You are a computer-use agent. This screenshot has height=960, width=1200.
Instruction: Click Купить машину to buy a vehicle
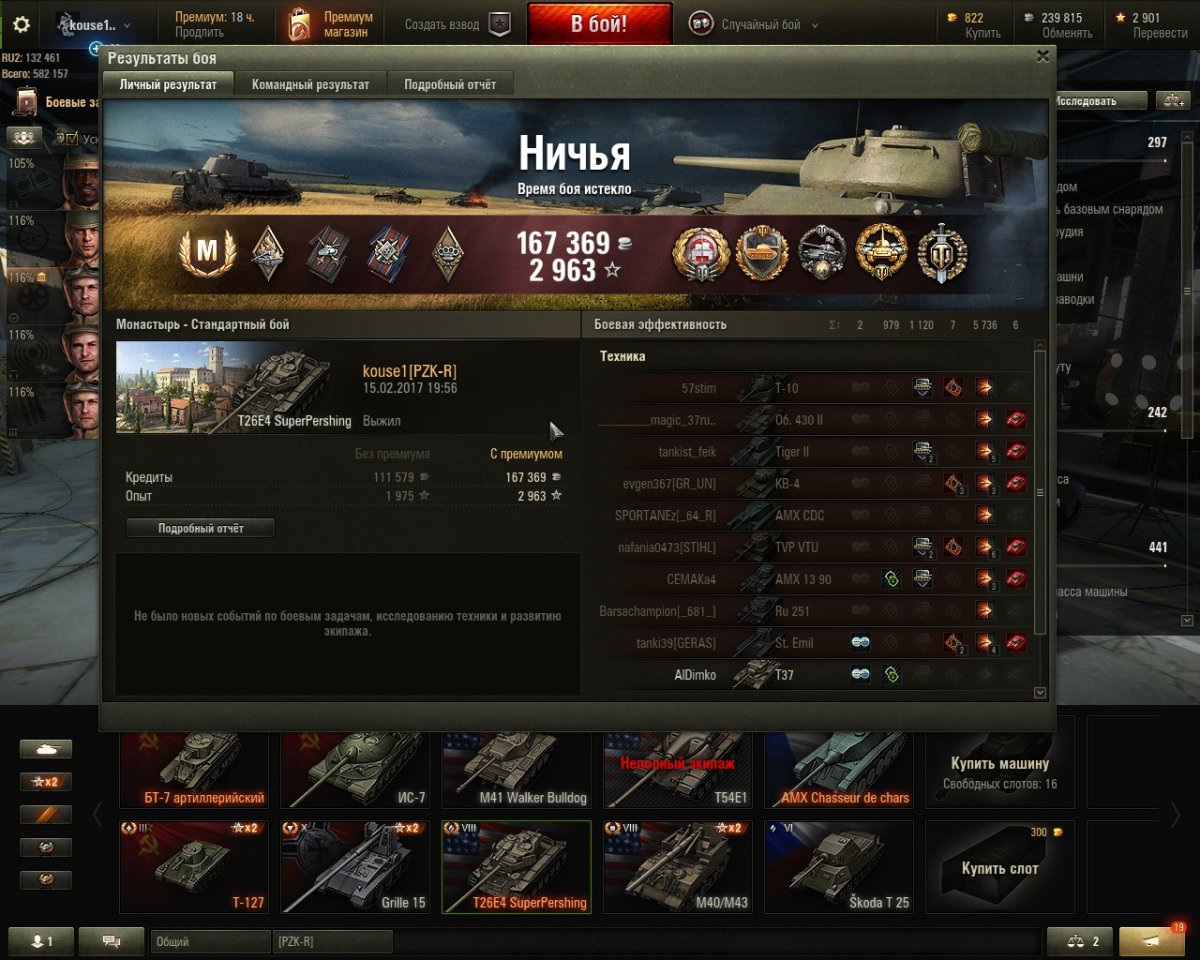click(x=999, y=768)
